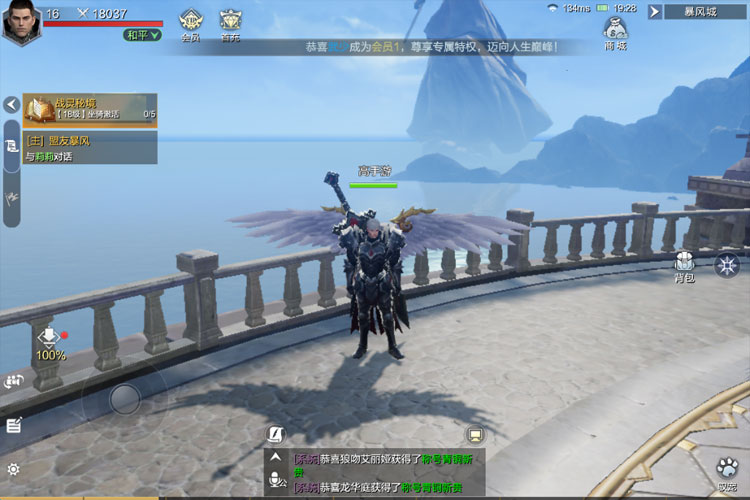Tap the compass star icon beside backpack

click(x=727, y=265)
